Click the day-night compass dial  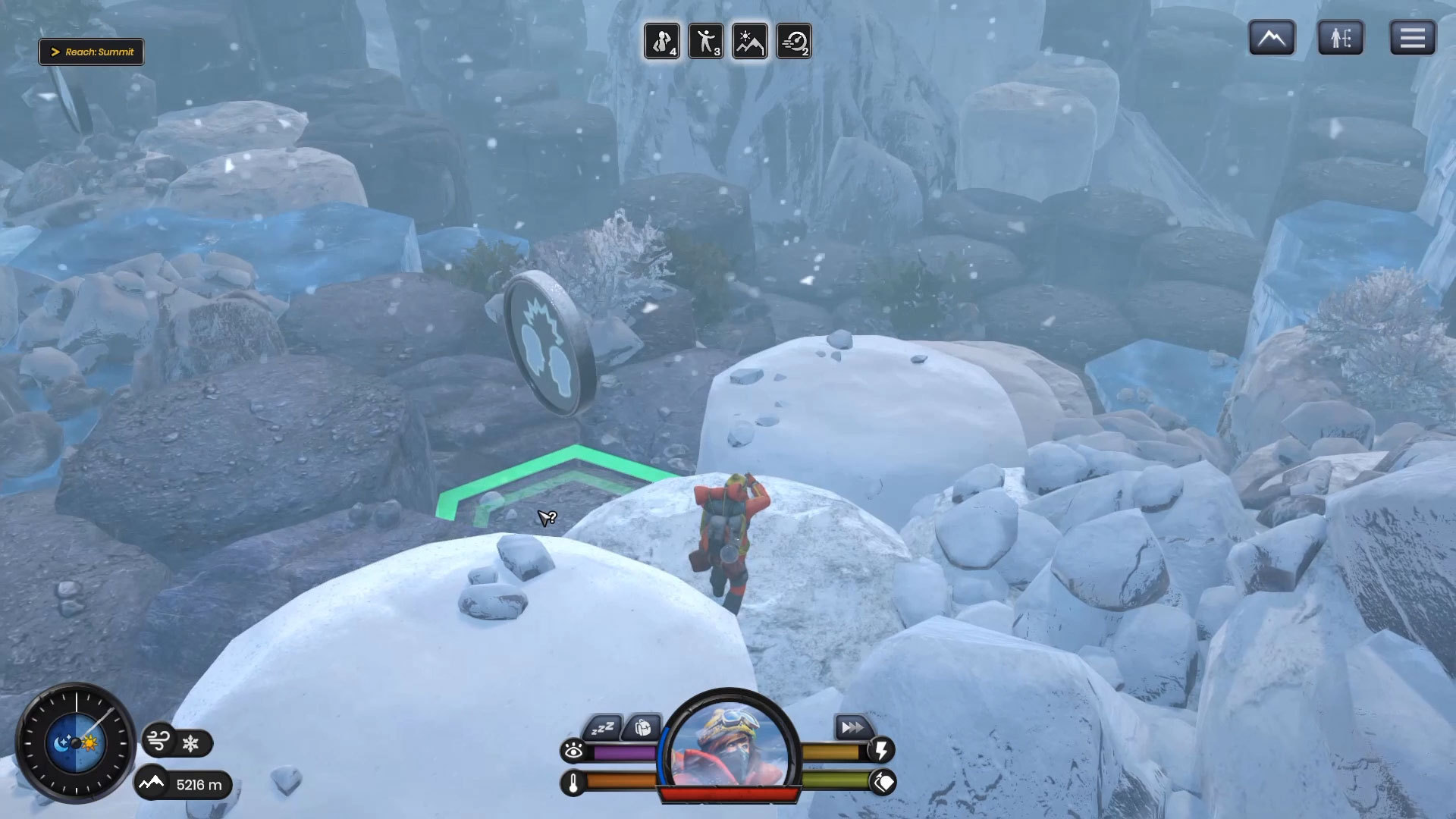pyautogui.click(x=76, y=743)
